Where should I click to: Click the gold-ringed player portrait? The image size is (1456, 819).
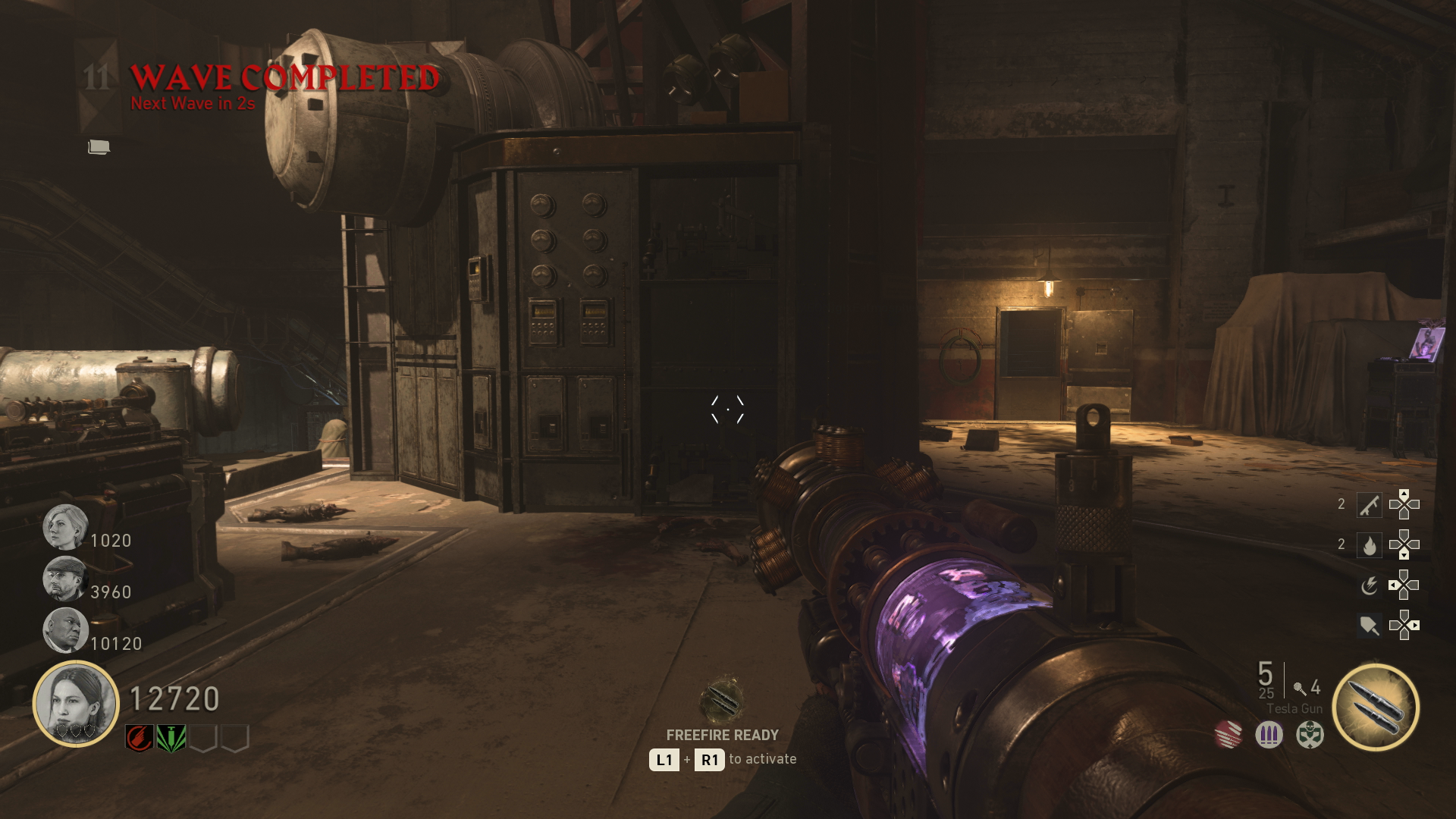(x=76, y=704)
